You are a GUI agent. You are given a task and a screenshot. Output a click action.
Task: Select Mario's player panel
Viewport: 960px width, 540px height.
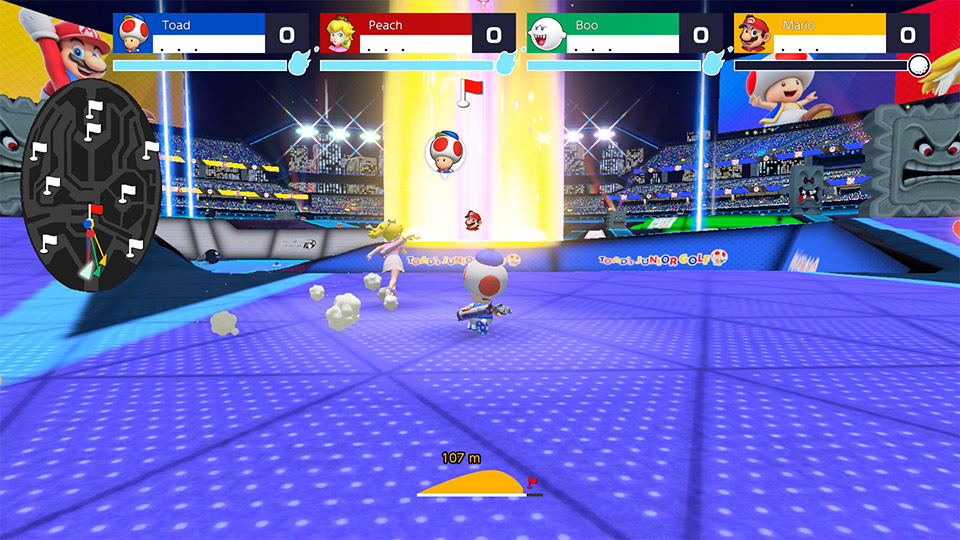[830, 34]
